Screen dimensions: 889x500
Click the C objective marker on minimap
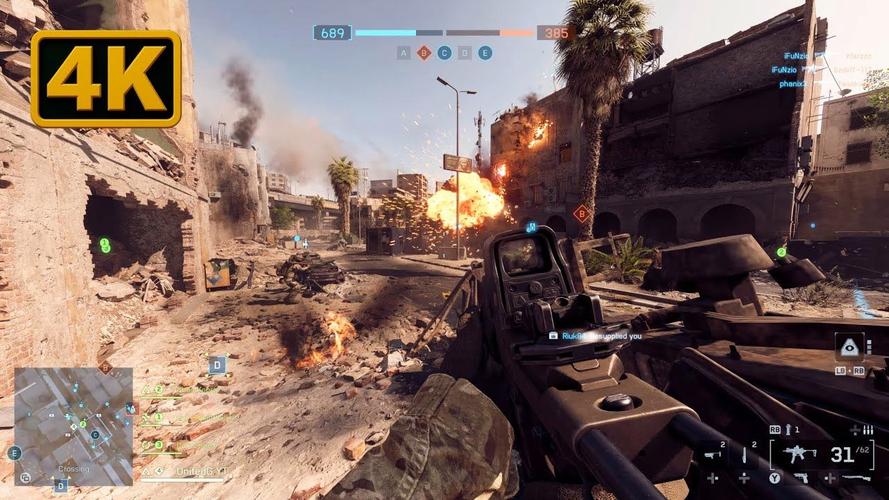pyautogui.click(x=95, y=435)
